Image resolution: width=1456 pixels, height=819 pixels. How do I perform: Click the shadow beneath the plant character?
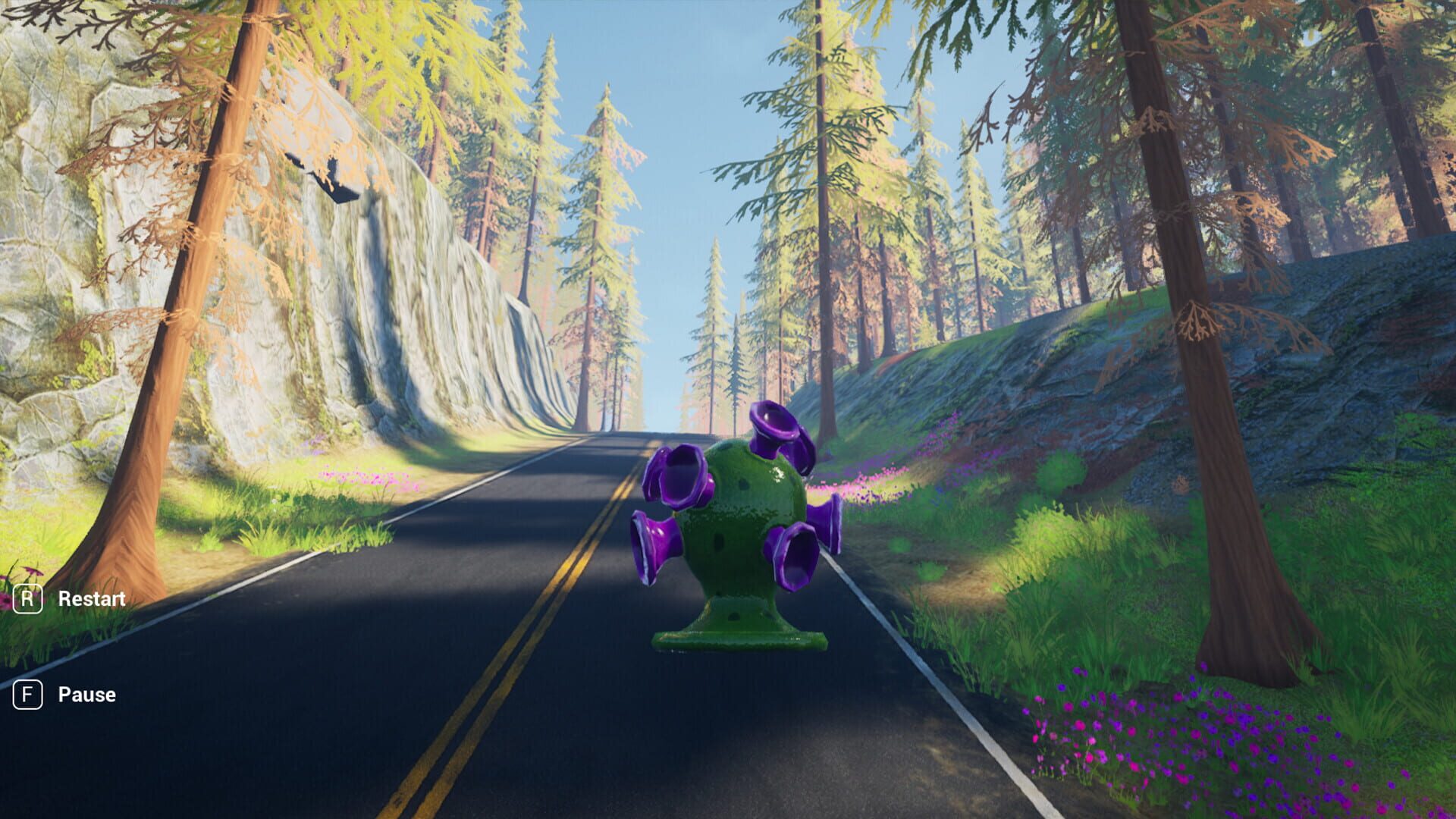(x=739, y=667)
